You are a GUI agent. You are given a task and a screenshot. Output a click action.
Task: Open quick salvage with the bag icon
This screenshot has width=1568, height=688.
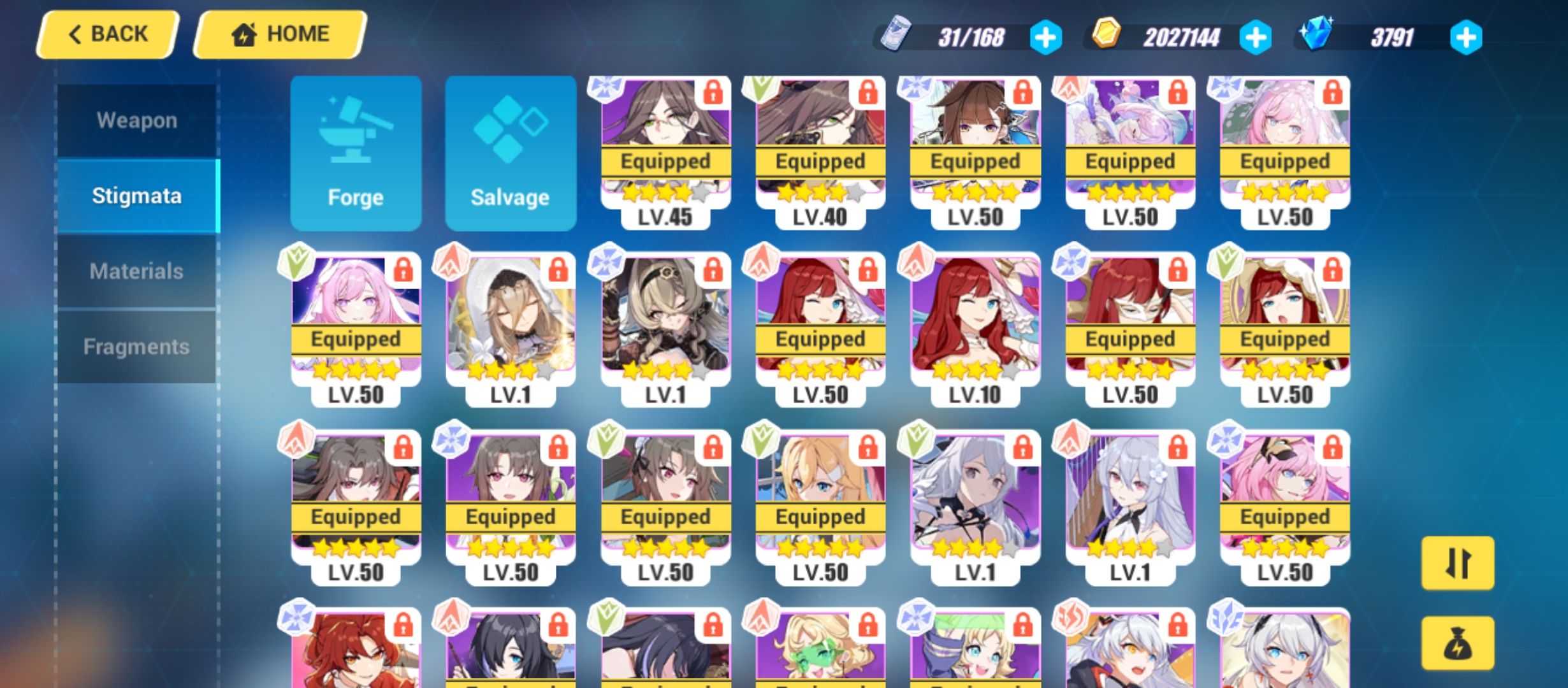1458,643
